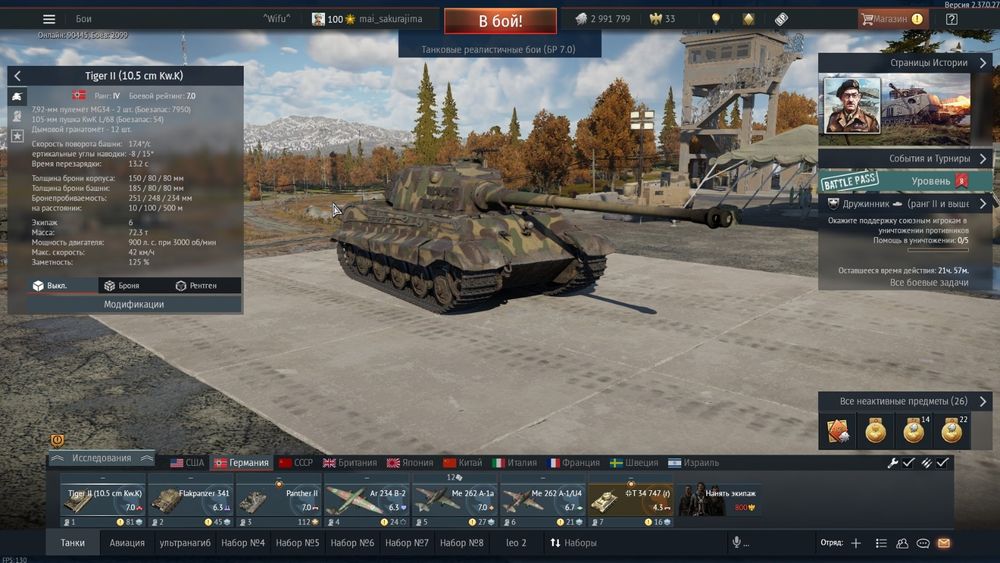Open the «Наборы» presets list

tap(573, 543)
